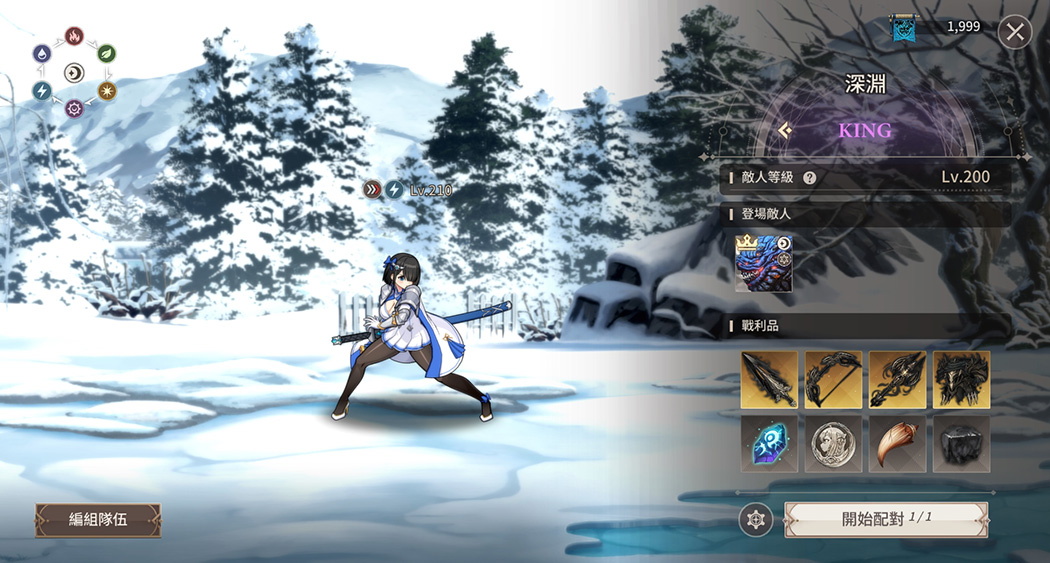Viewport: 1050px width, 563px height.
Task: Open the round gear matchmaking options button
Action: coord(755,519)
